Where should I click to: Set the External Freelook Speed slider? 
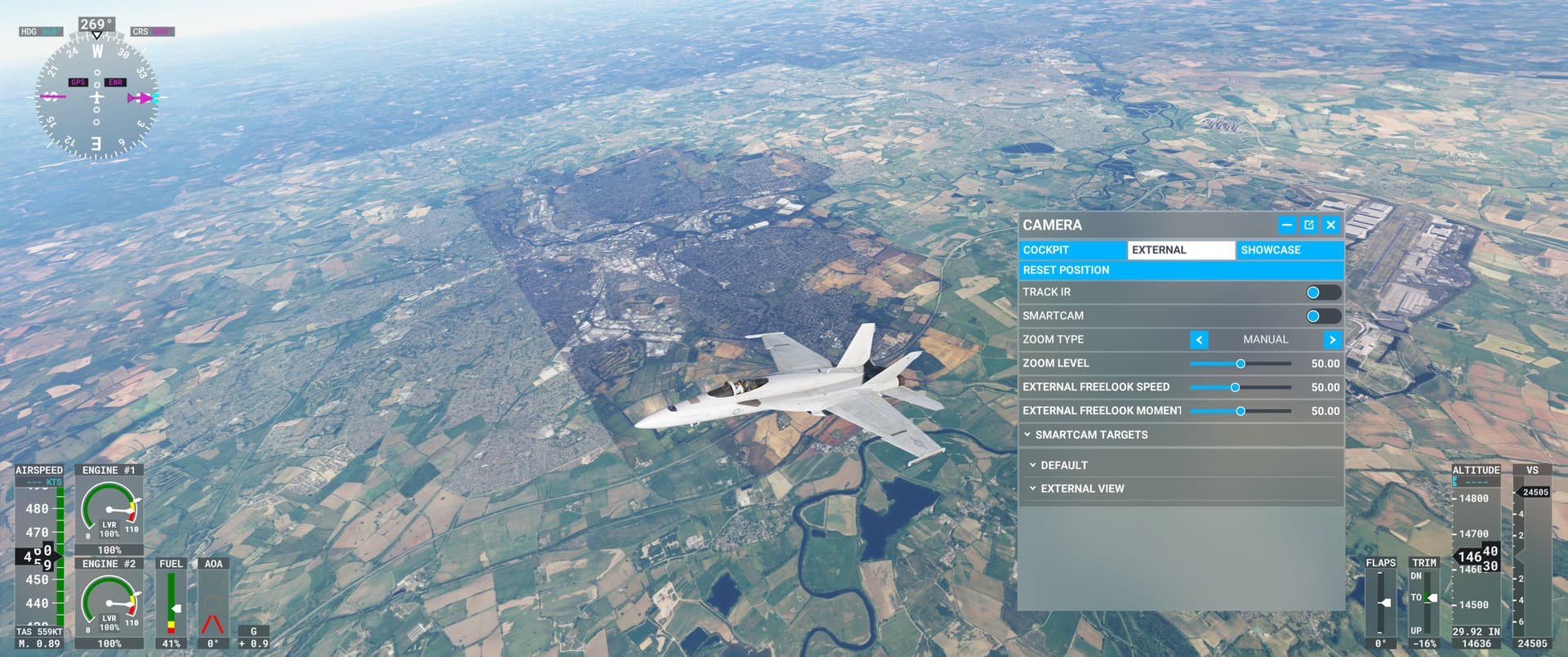coord(1235,387)
